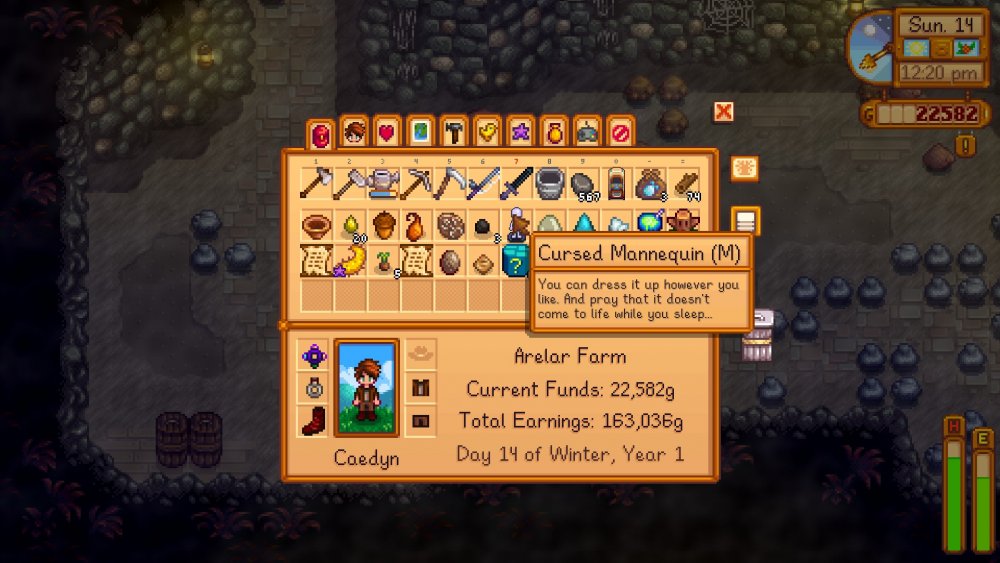Open the Collections tab with the star icon

[521, 133]
